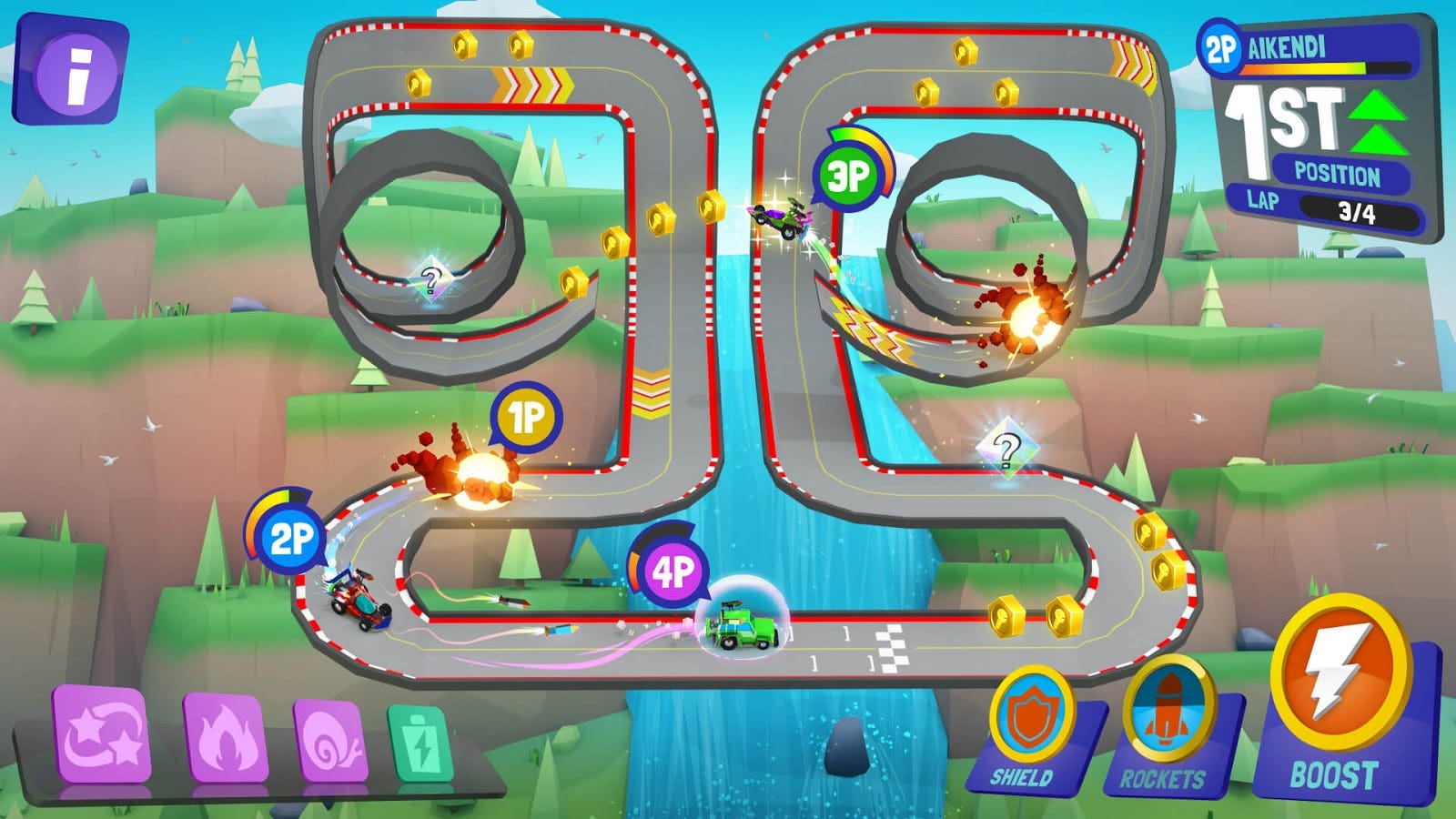Use the snail slowdown power-up

pos(332,742)
